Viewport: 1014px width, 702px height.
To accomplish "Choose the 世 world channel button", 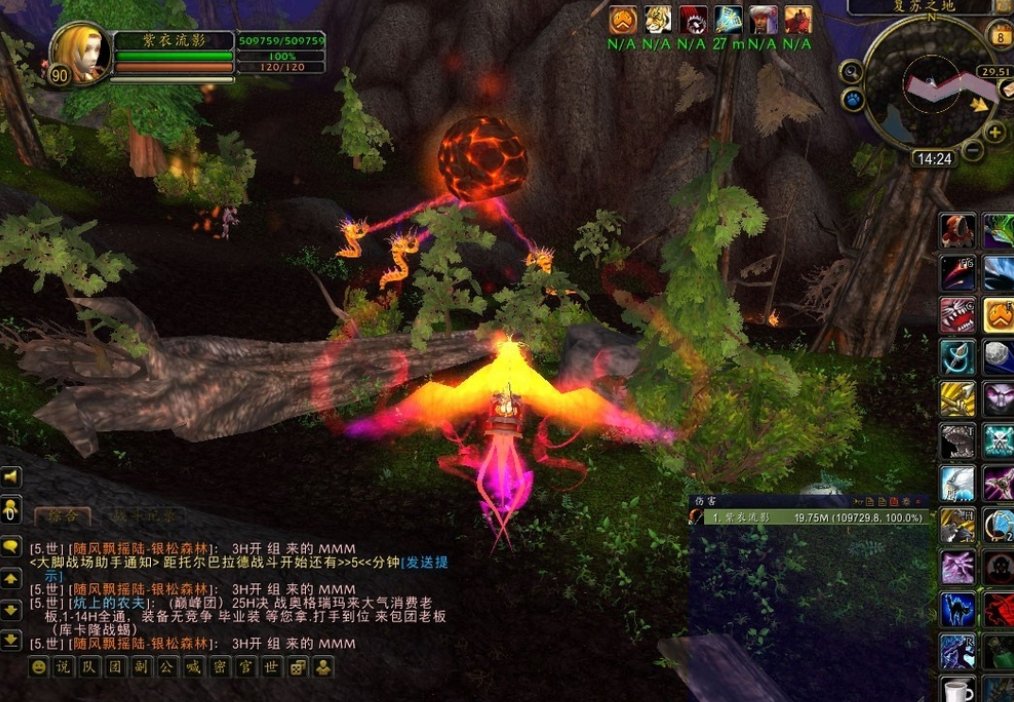I will click(271, 667).
